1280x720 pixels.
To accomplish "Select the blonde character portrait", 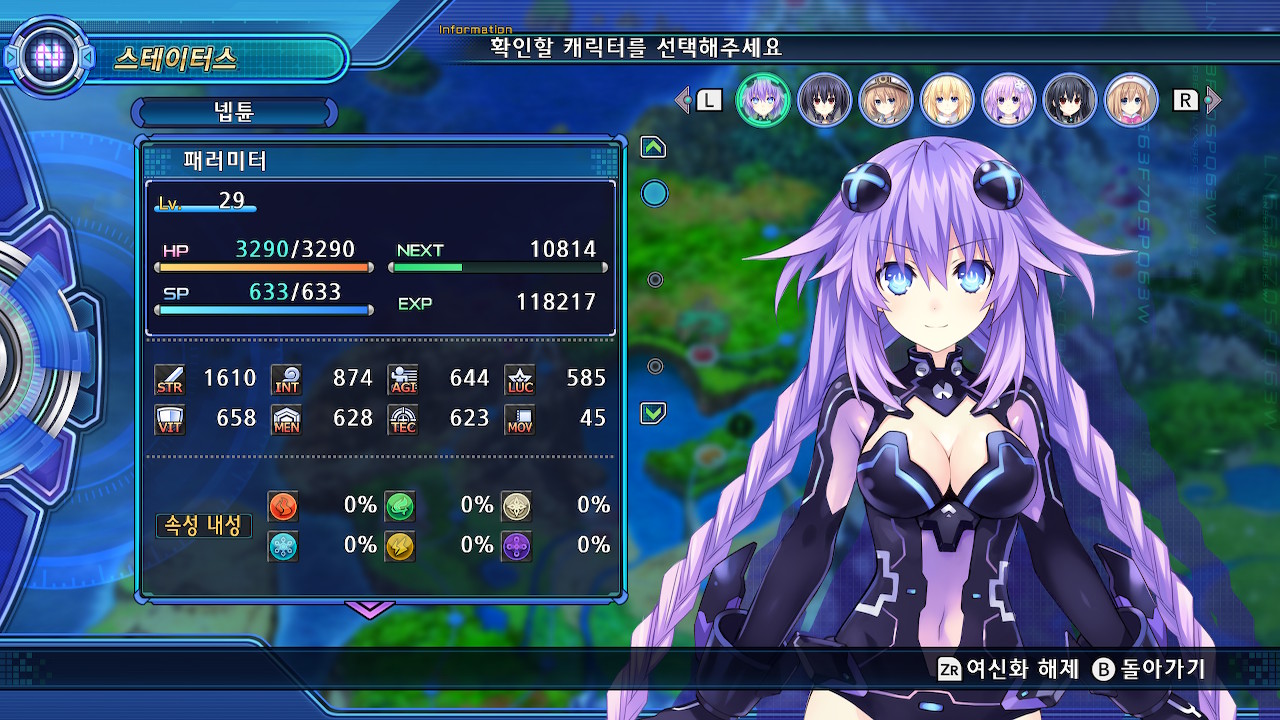I will (x=947, y=100).
